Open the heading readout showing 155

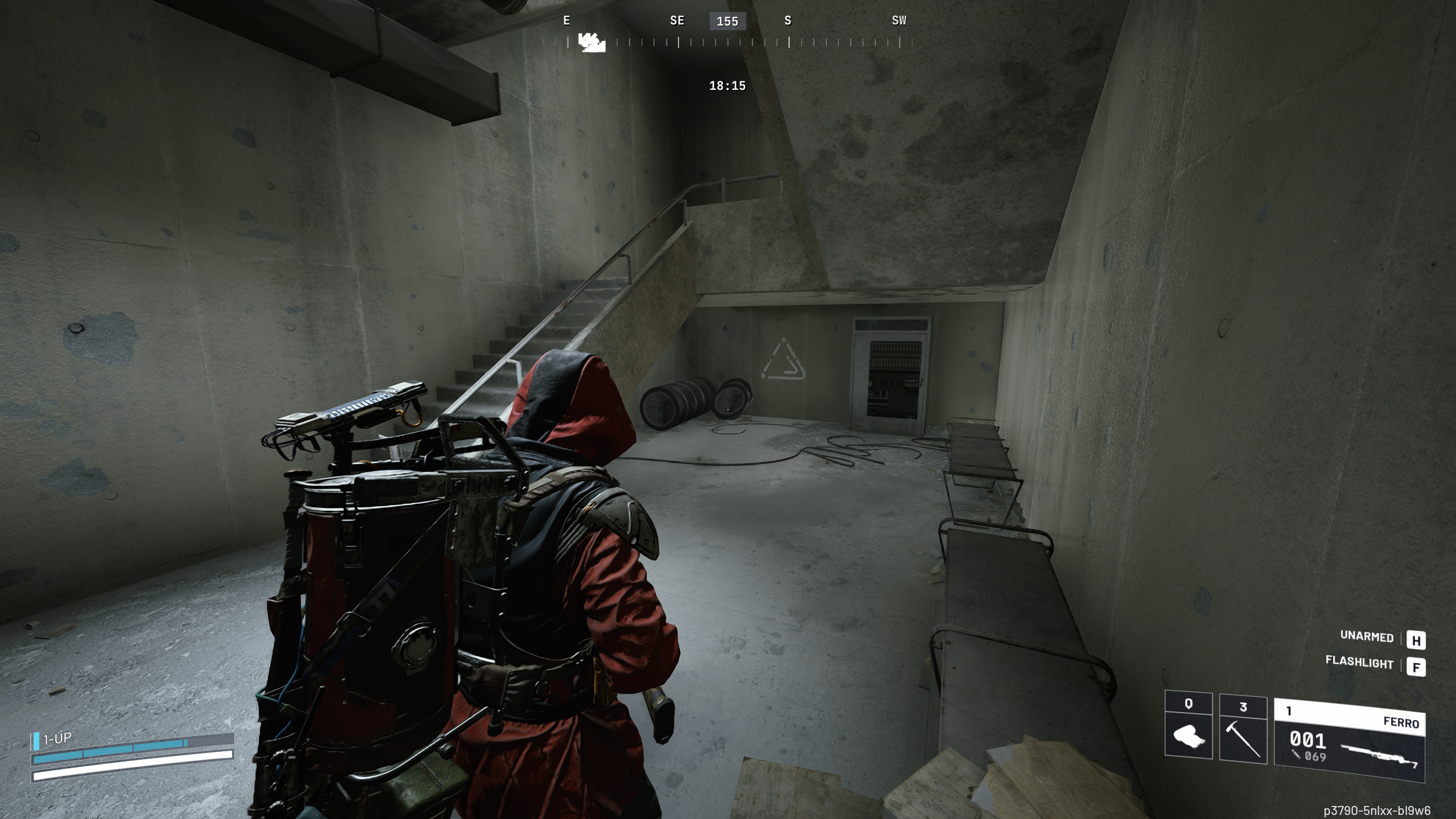726,22
